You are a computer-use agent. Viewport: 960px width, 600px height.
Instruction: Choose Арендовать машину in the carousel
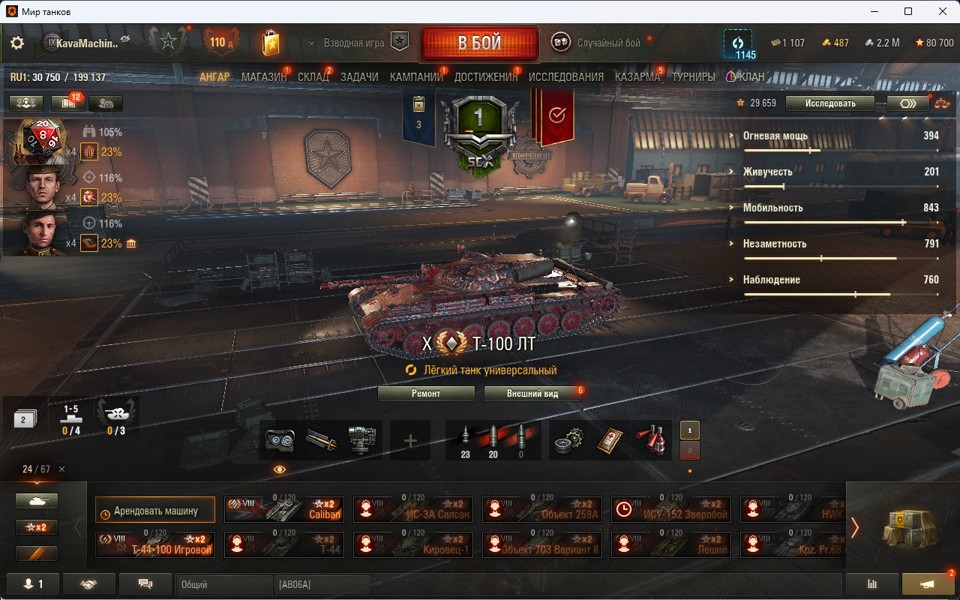pos(155,511)
